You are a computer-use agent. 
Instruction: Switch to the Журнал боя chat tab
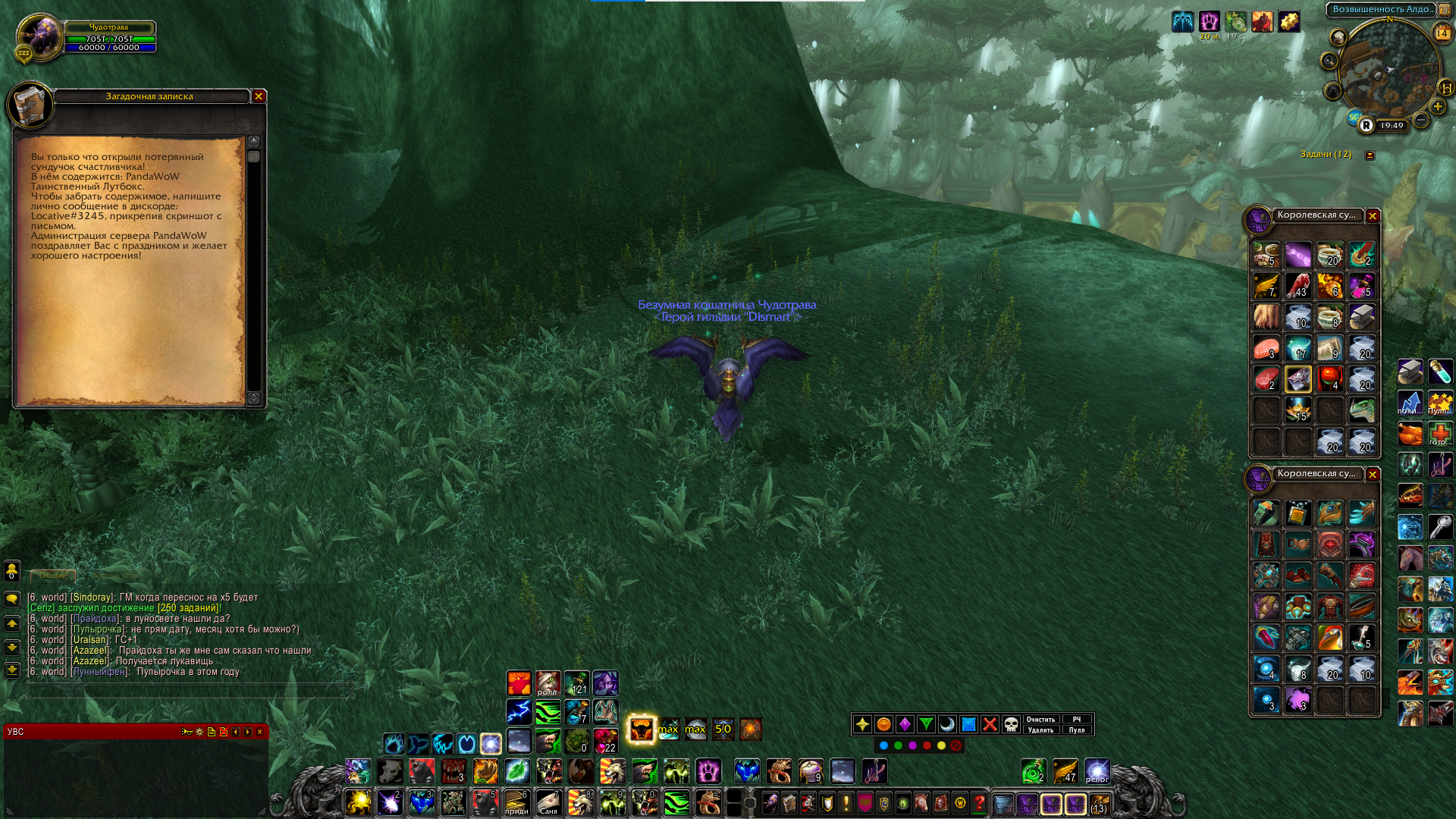click(115, 576)
